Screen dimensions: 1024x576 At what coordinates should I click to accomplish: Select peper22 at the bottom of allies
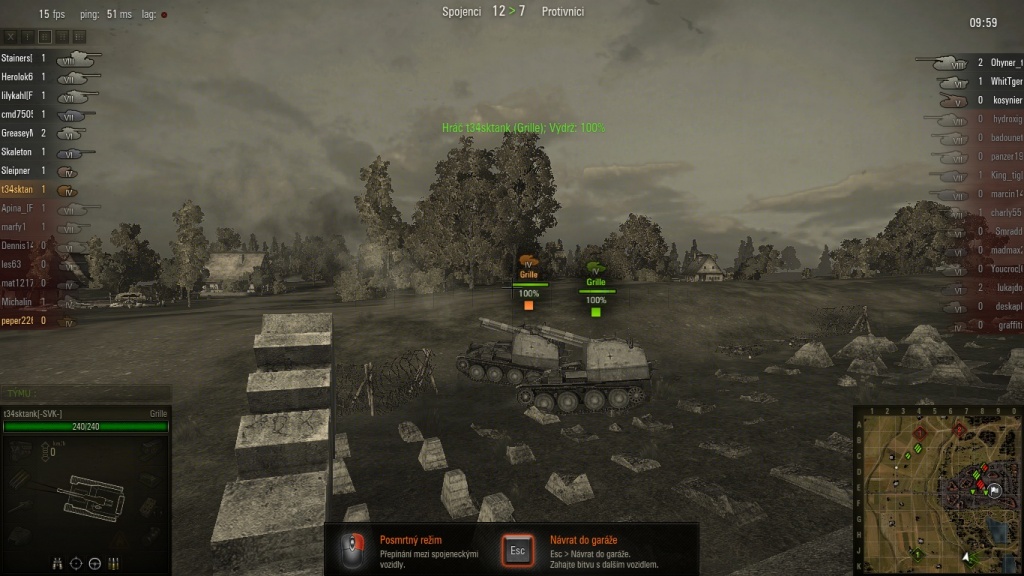click(18, 321)
